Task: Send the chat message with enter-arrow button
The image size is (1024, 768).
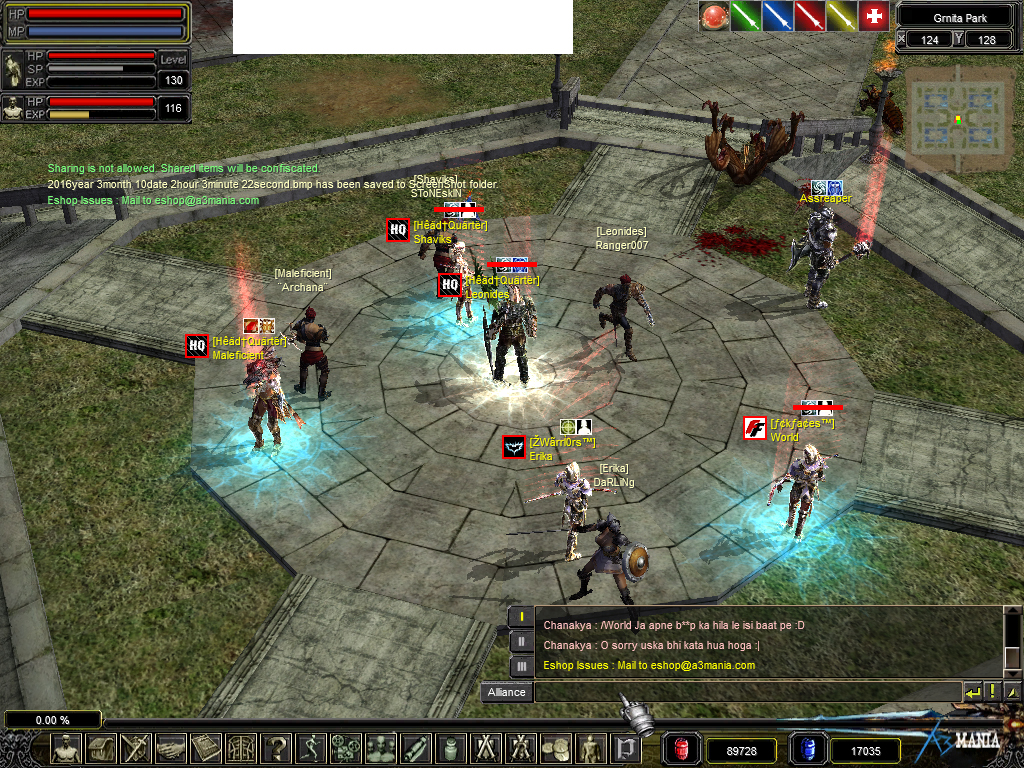Action: coord(972,692)
